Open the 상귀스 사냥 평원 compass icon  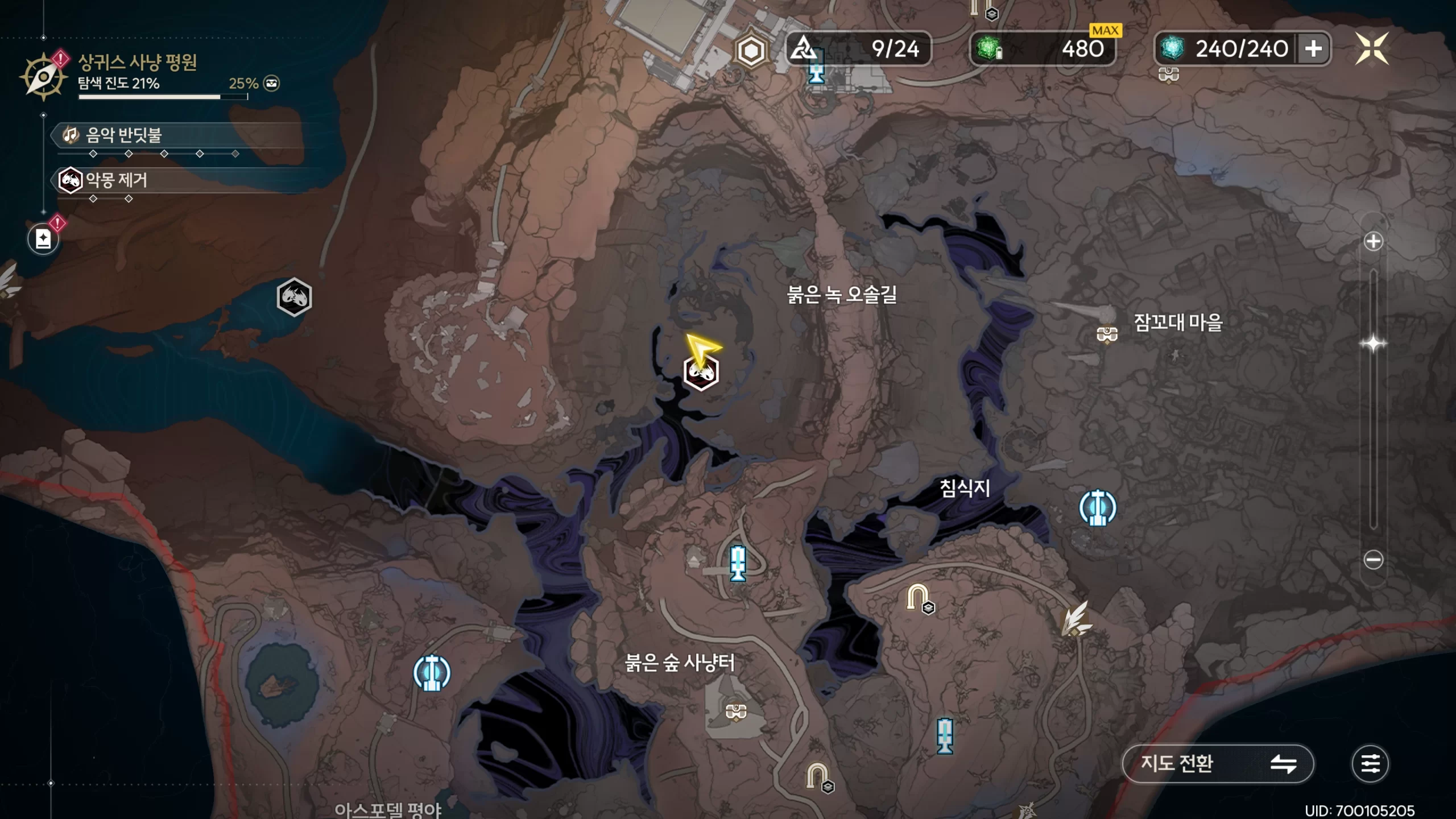click(43, 76)
